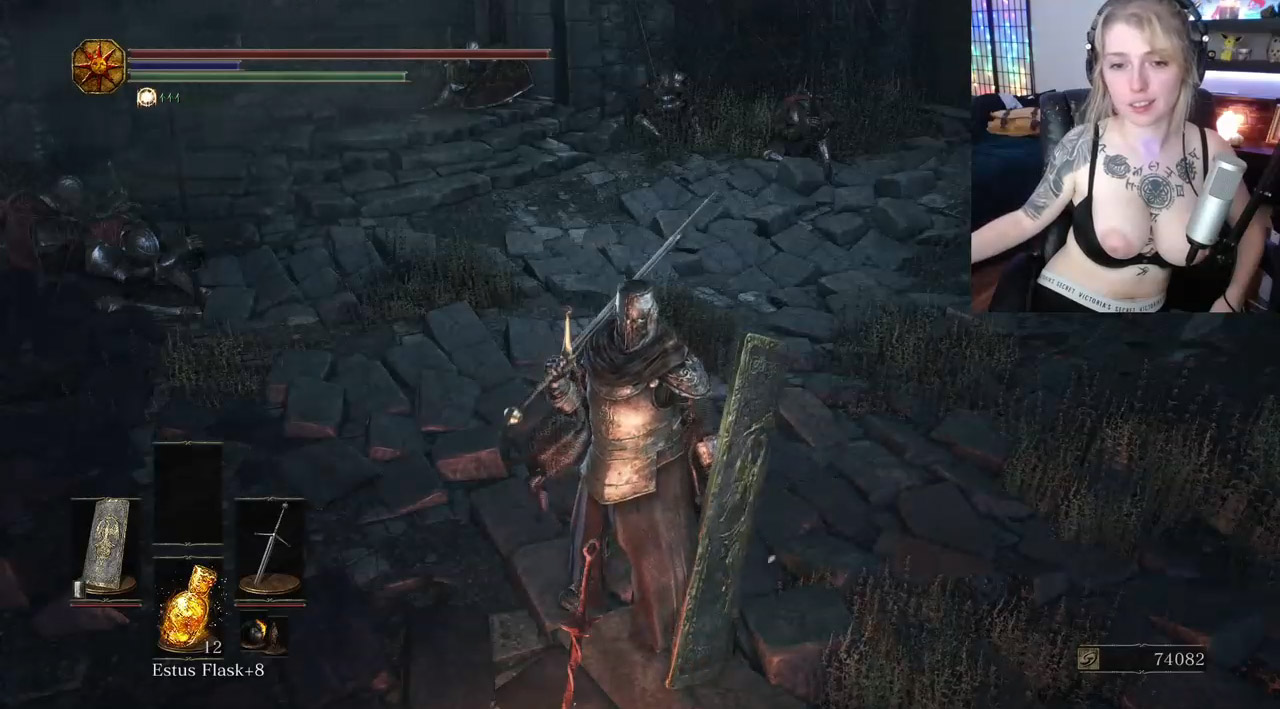Click the greatshield left-hand equipment slot
Screen dimensions: 1280x709
(106, 548)
